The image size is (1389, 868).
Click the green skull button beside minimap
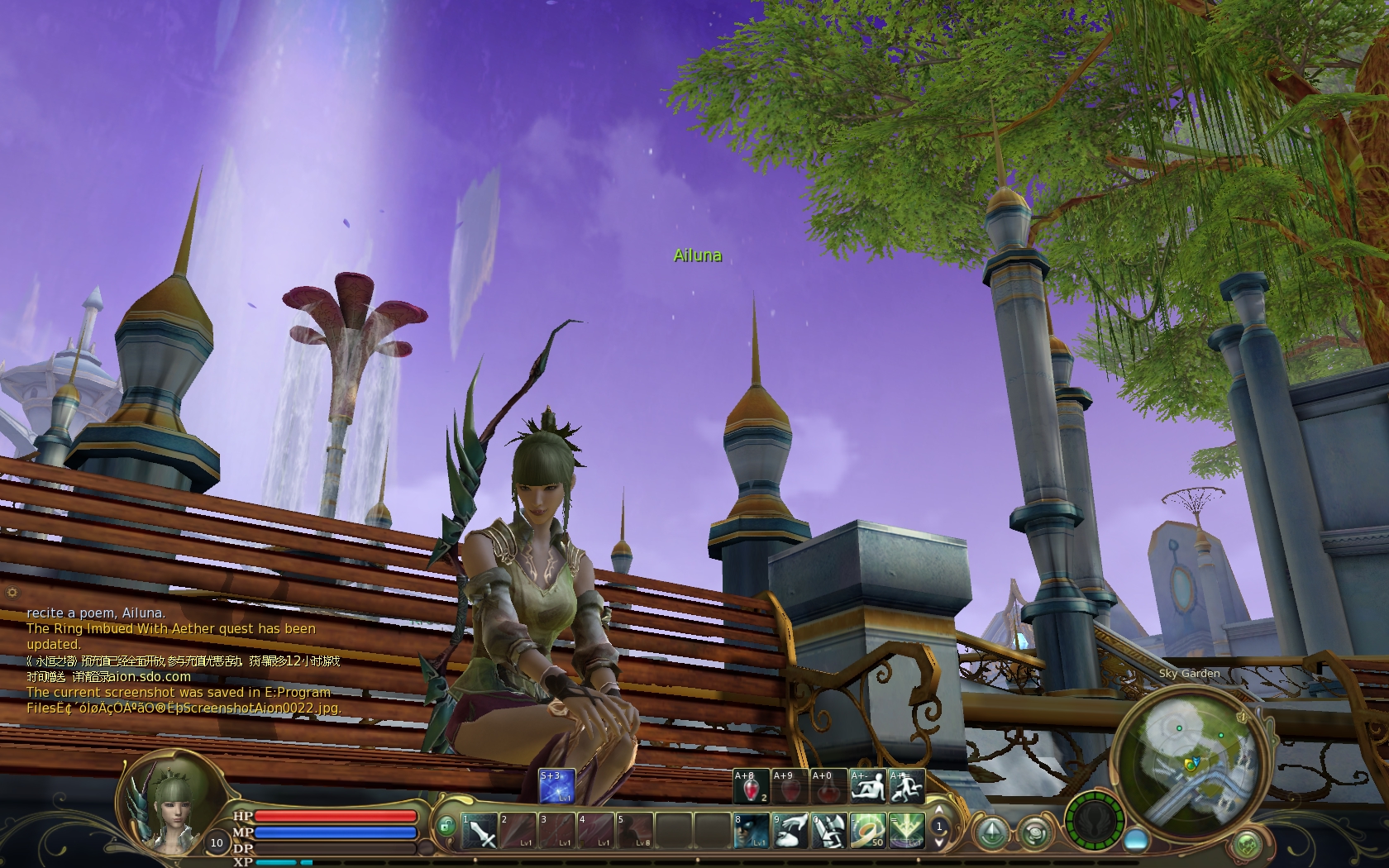pyautogui.click(x=1246, y=845)
